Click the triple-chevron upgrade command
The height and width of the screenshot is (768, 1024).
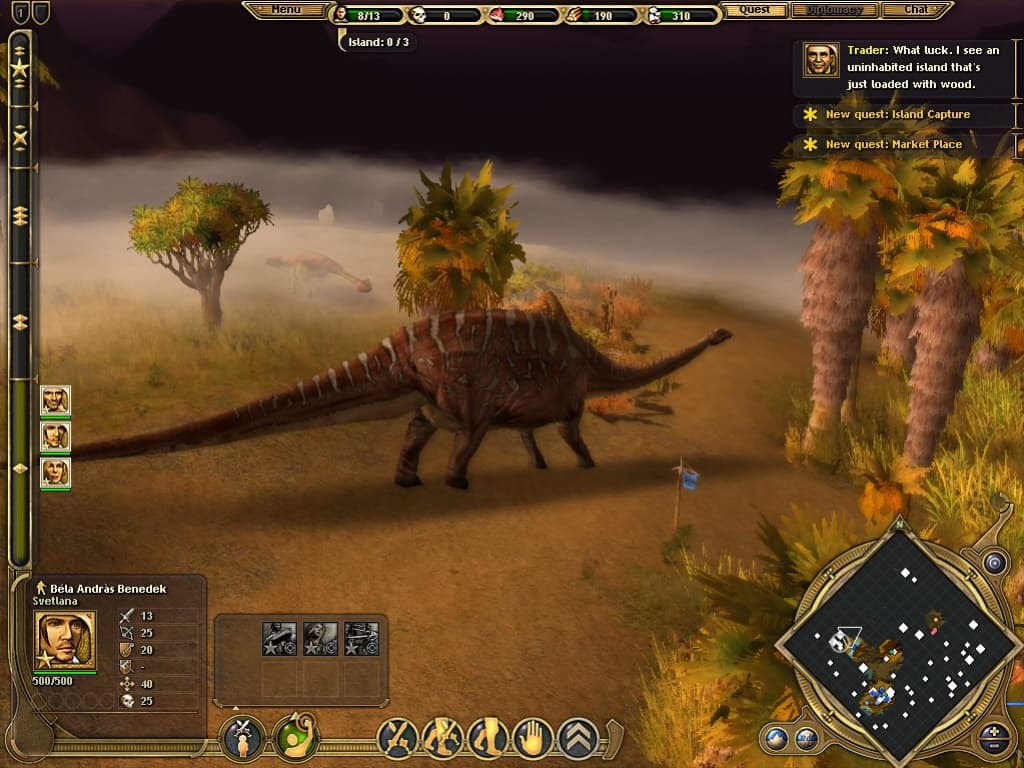click(x=578, y=738)
